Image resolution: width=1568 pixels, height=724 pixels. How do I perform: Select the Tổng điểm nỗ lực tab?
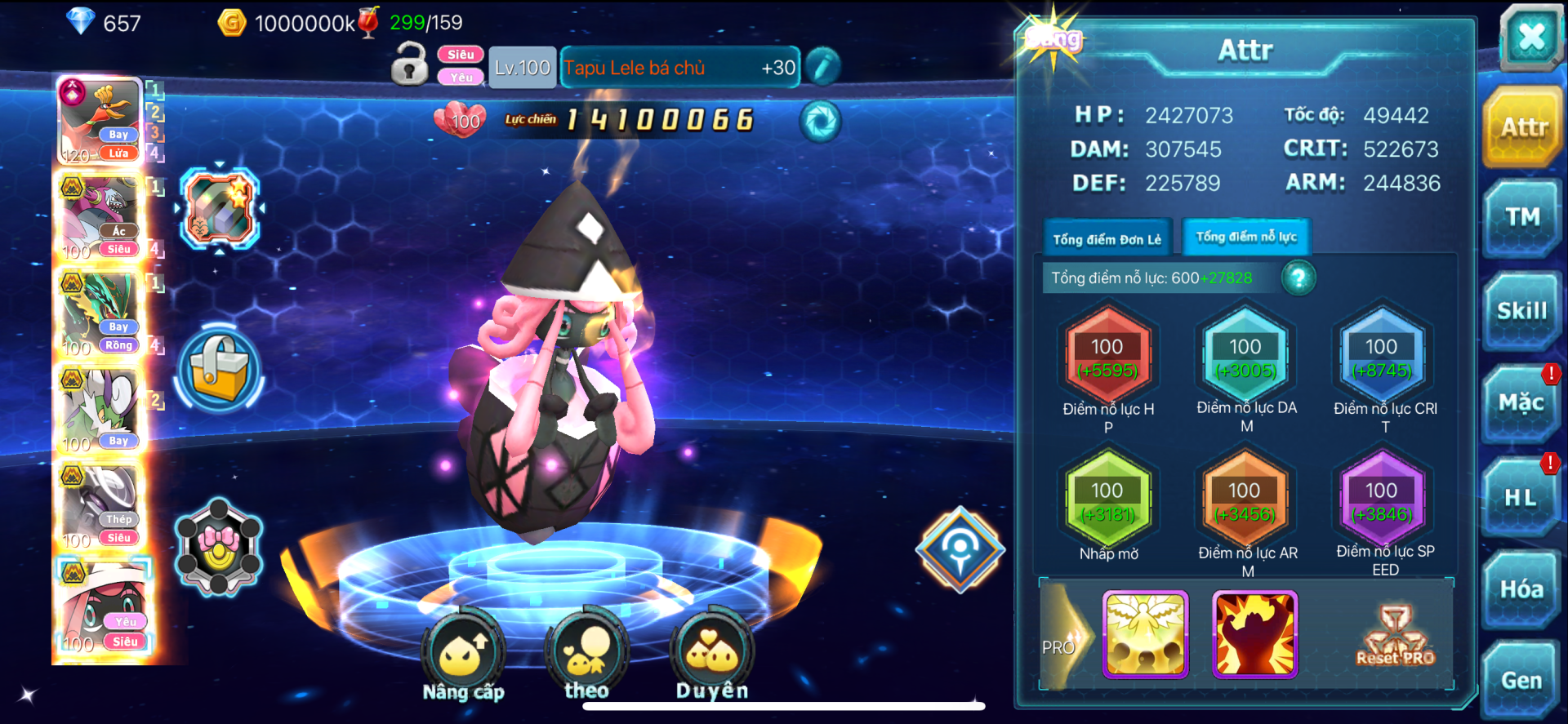(1246, 237)
